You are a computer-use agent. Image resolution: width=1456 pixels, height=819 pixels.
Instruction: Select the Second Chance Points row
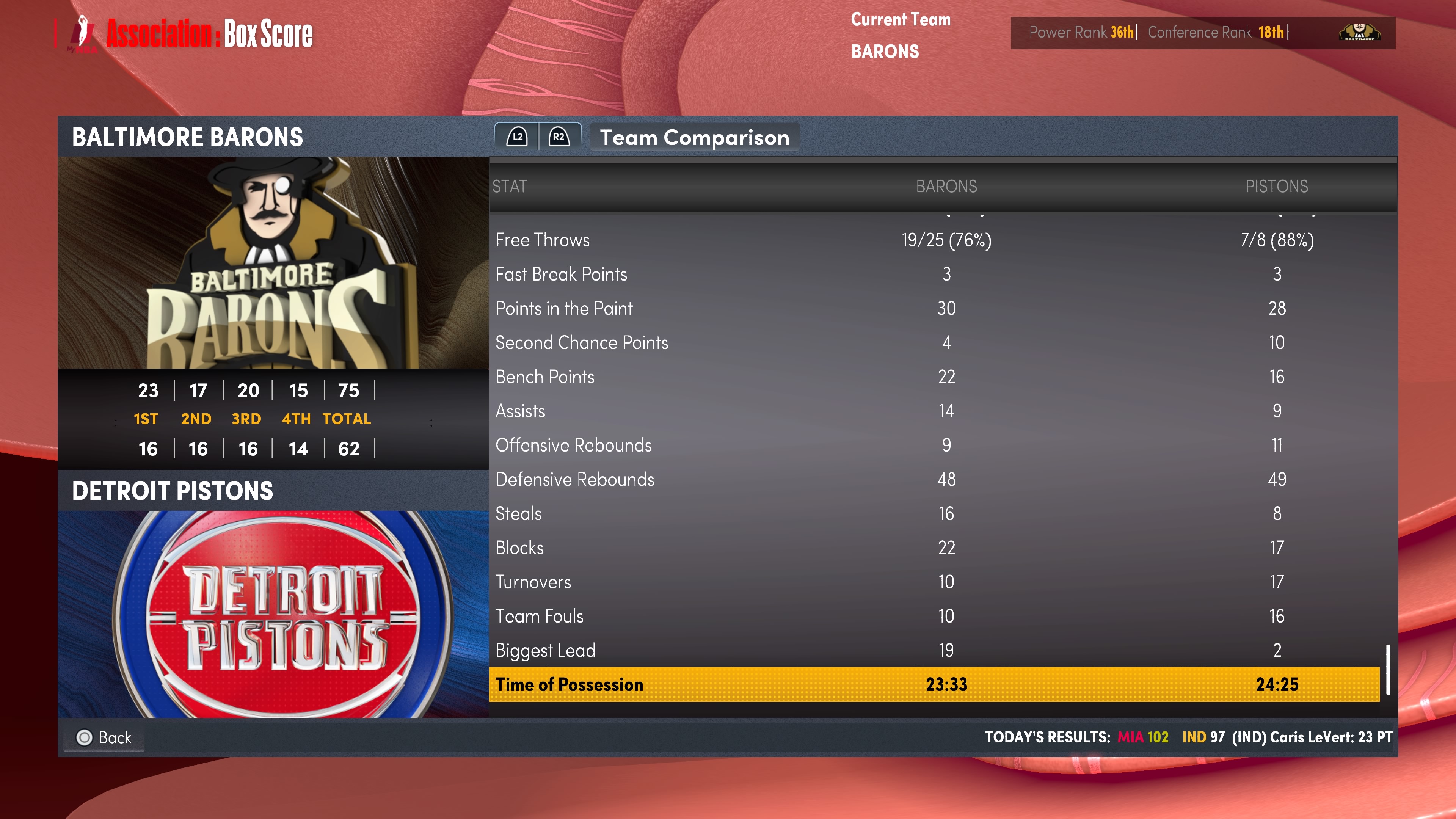pos(934,342)
